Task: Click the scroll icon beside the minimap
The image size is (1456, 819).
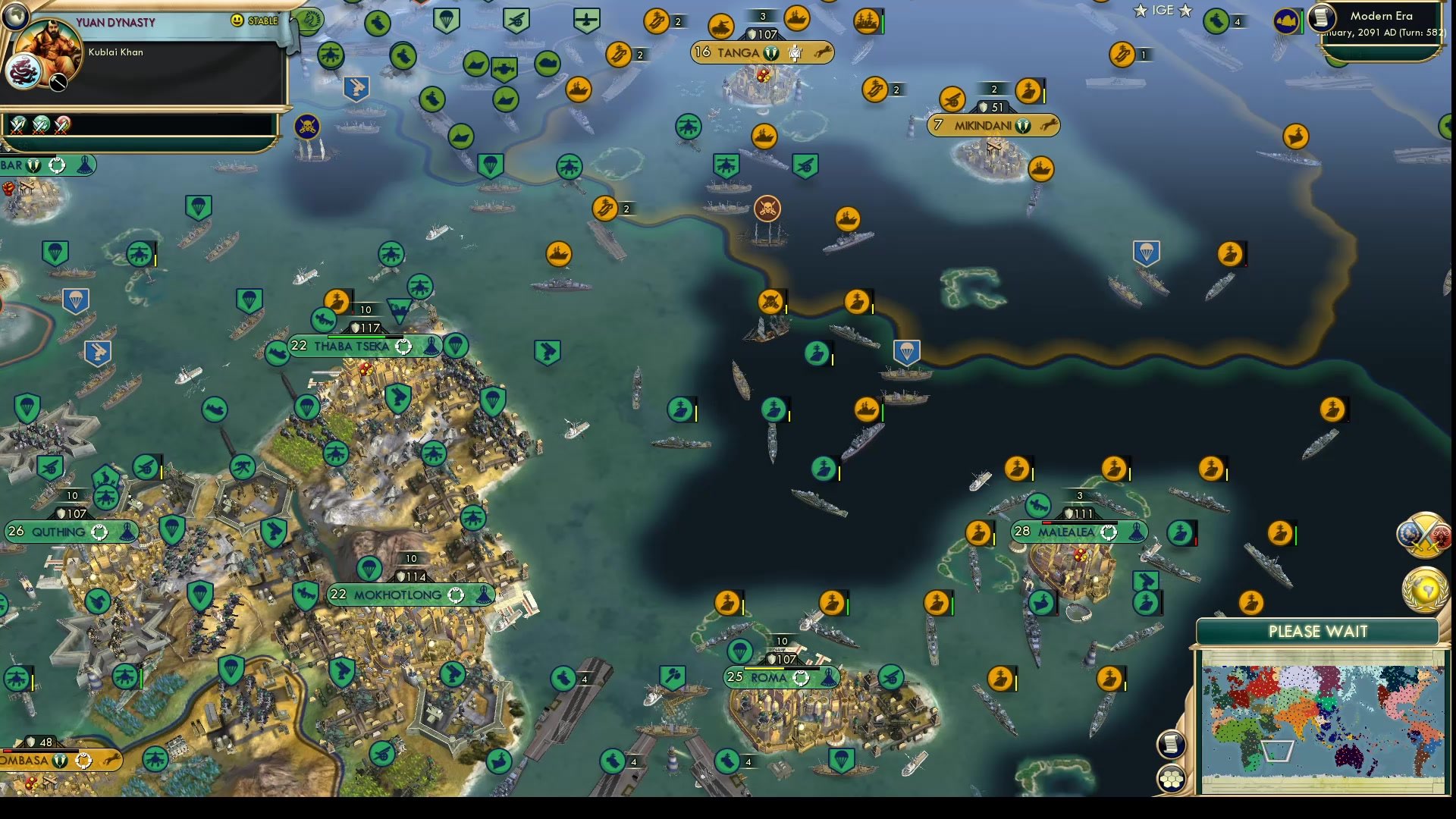Action: 1172,743
